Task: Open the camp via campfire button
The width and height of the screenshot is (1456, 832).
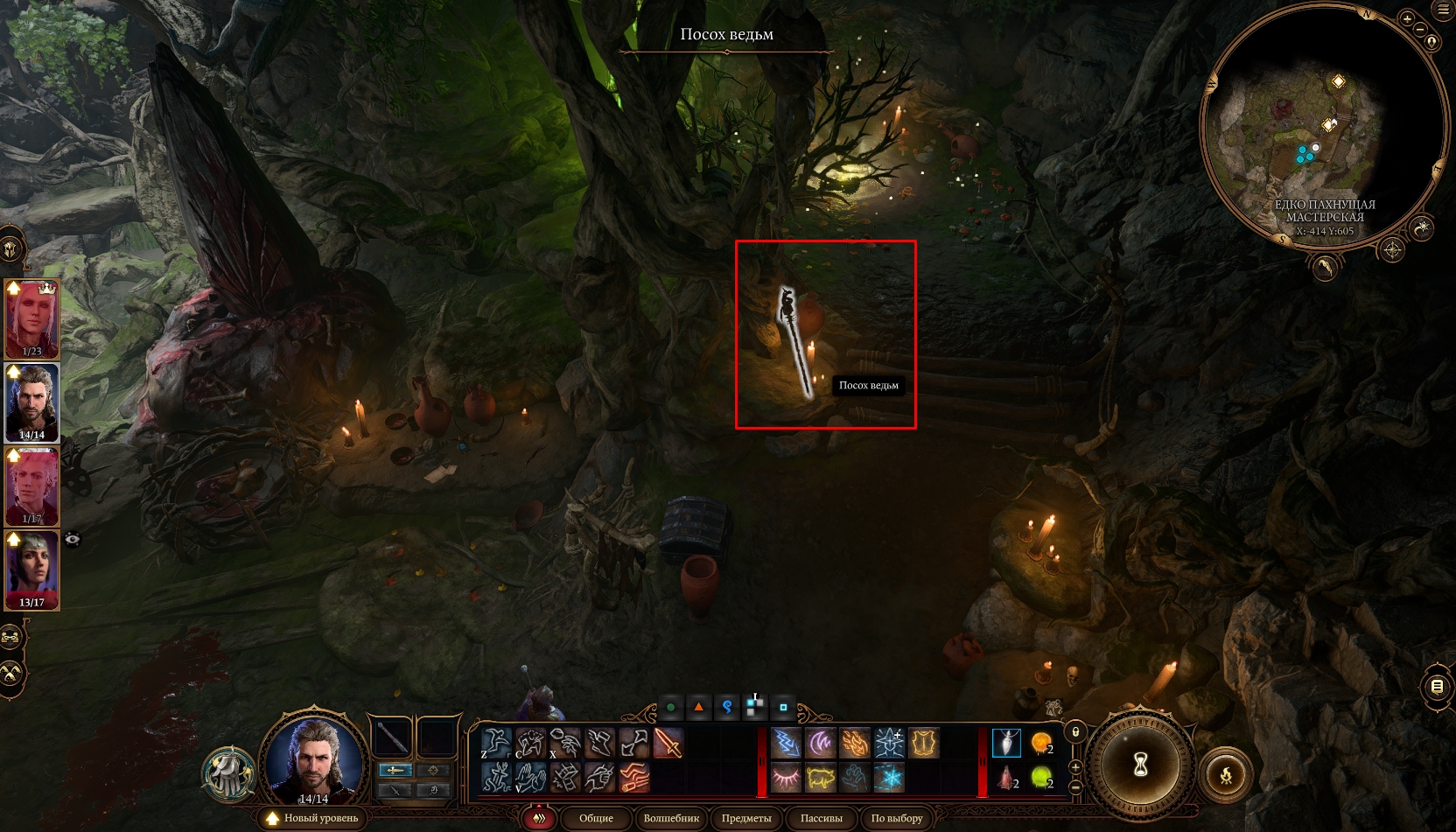Action: pyautogui.click(x=1225, y=774)
